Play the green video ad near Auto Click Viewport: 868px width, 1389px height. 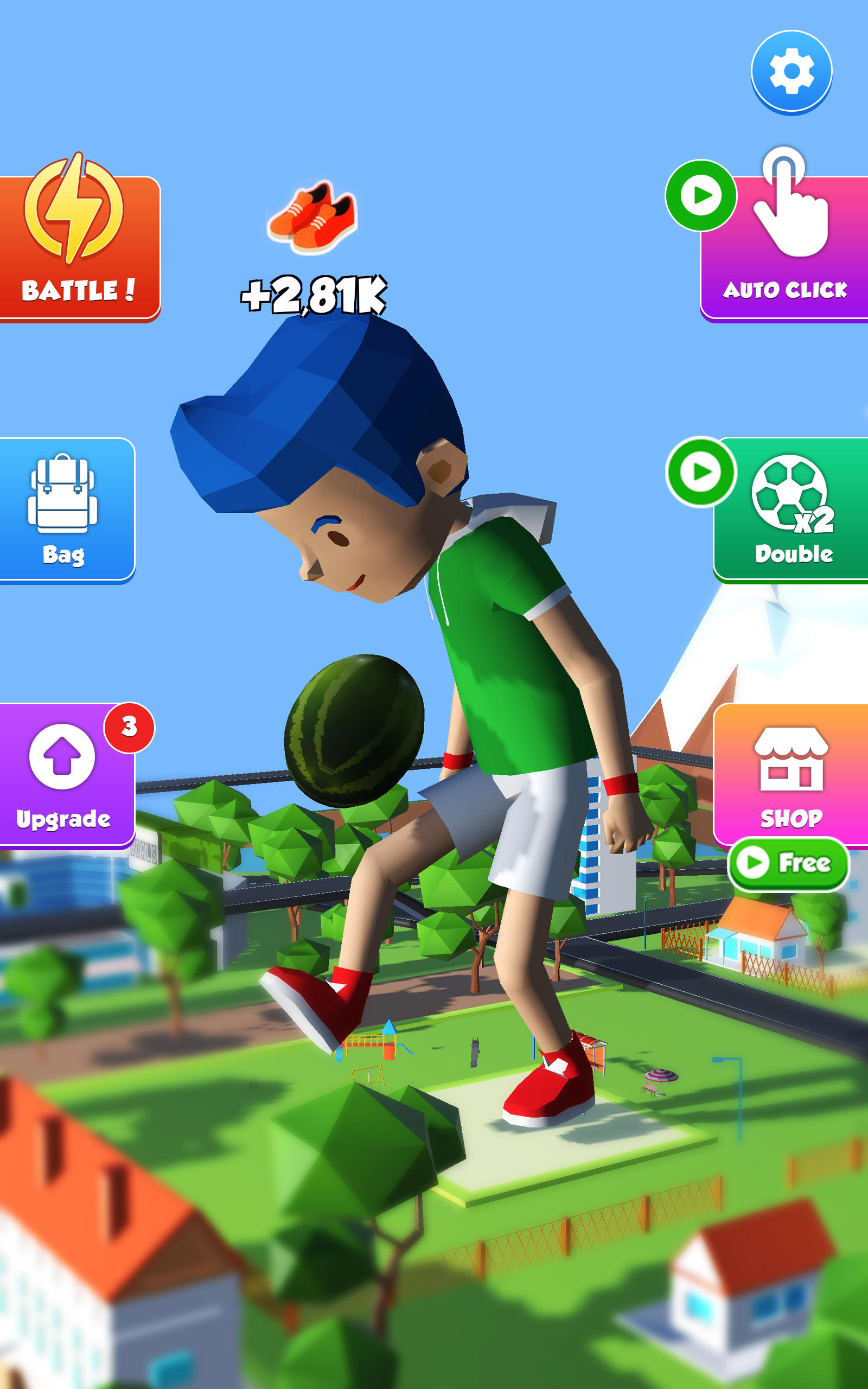(701, 195)
